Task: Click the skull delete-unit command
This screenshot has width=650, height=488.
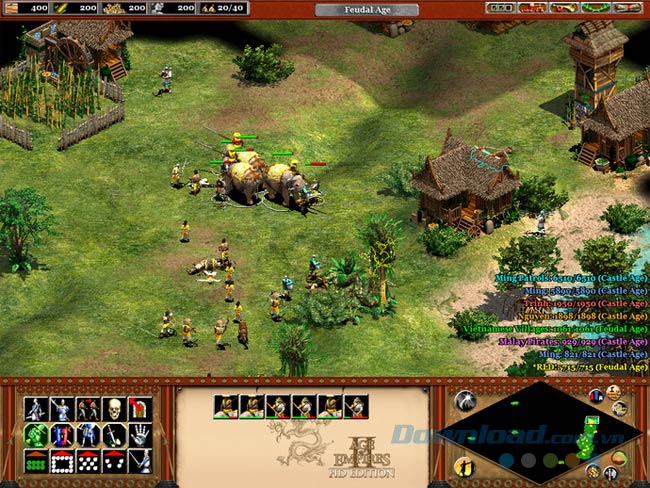Action: 114,409
